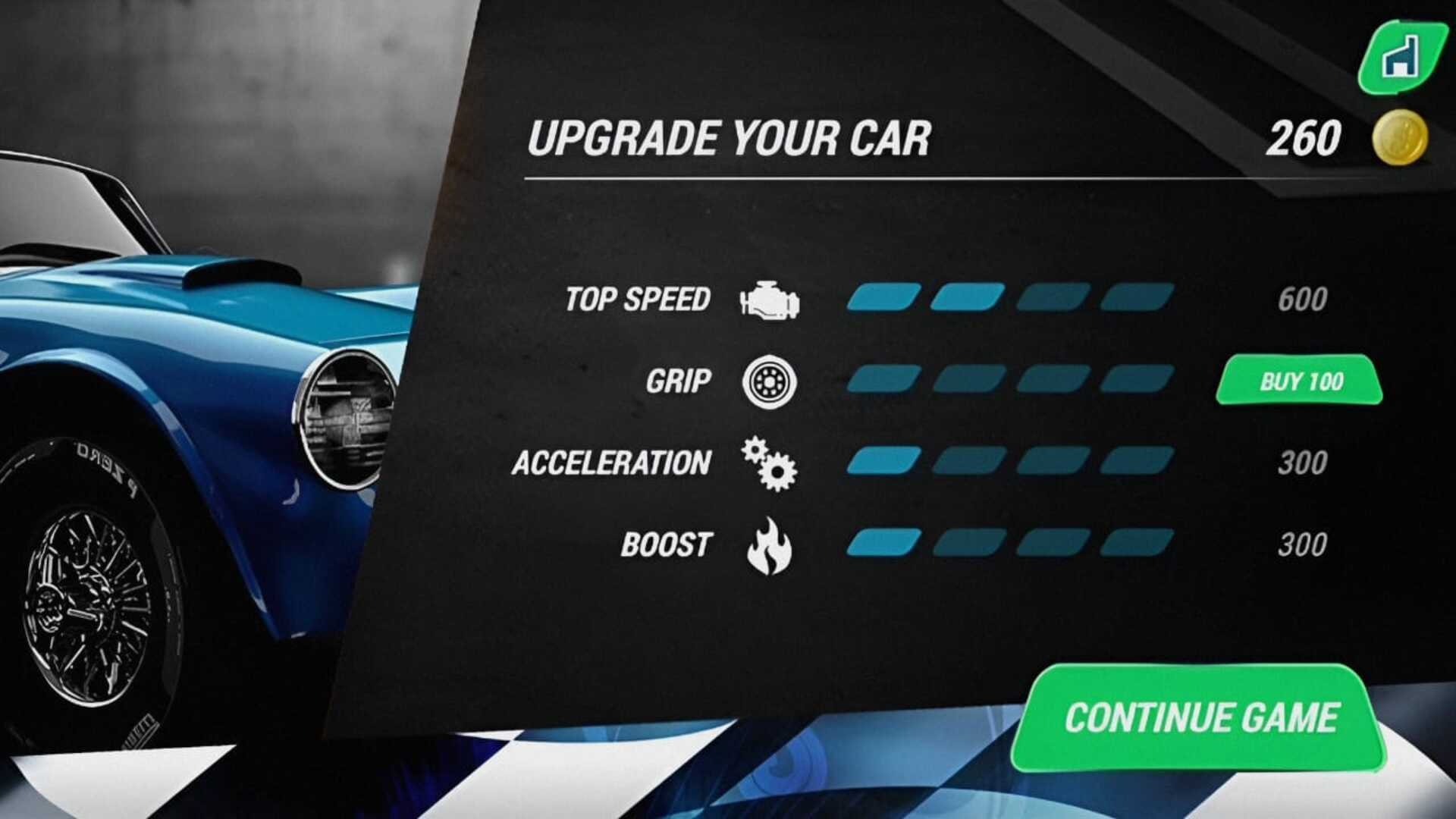The image size is (1456, 819).
Task: Click the tire icon beside Grip
Action: tap(768, 381)
